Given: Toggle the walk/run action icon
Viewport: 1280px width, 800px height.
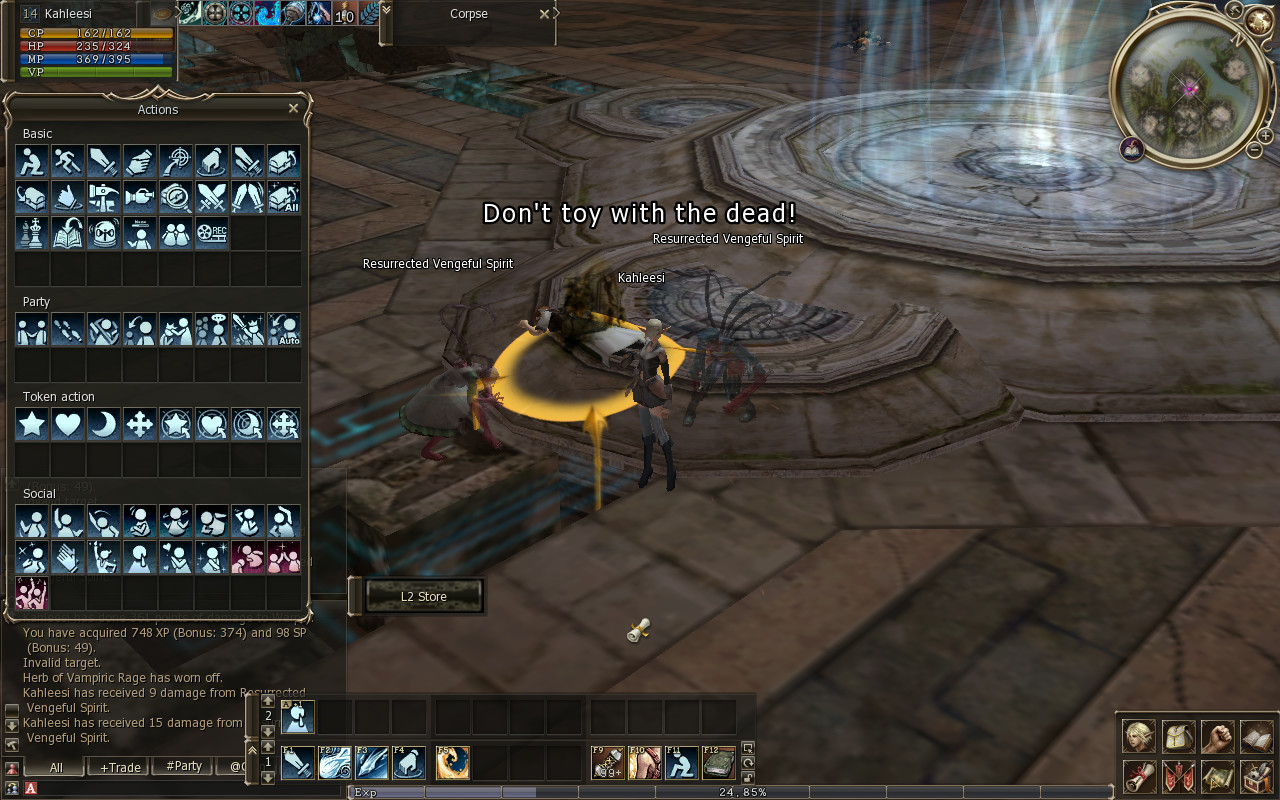Looking at the screenshot, I should pyautogui.click(x=68, y=160).
